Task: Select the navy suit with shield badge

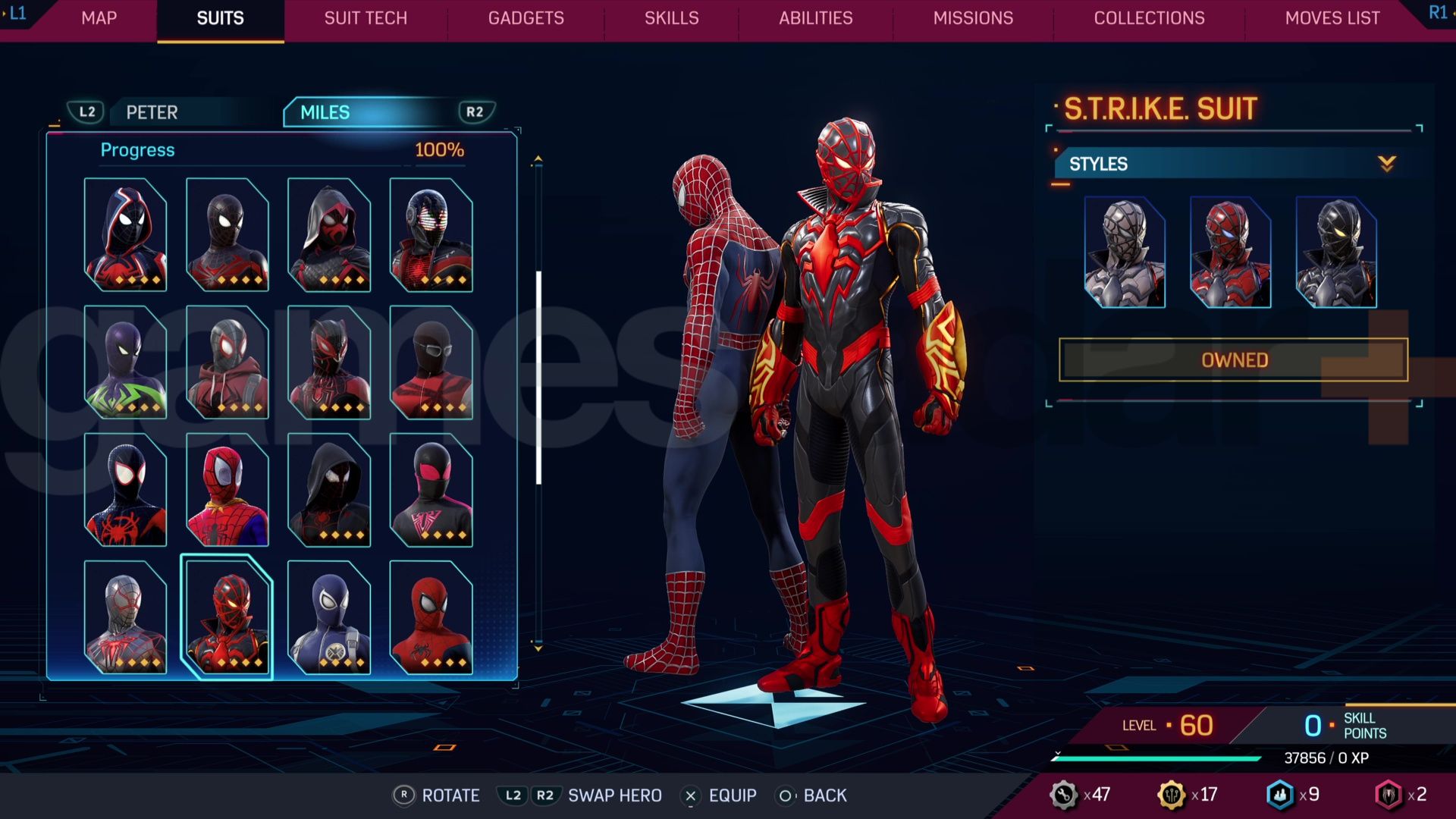Action: click(329, 617)
